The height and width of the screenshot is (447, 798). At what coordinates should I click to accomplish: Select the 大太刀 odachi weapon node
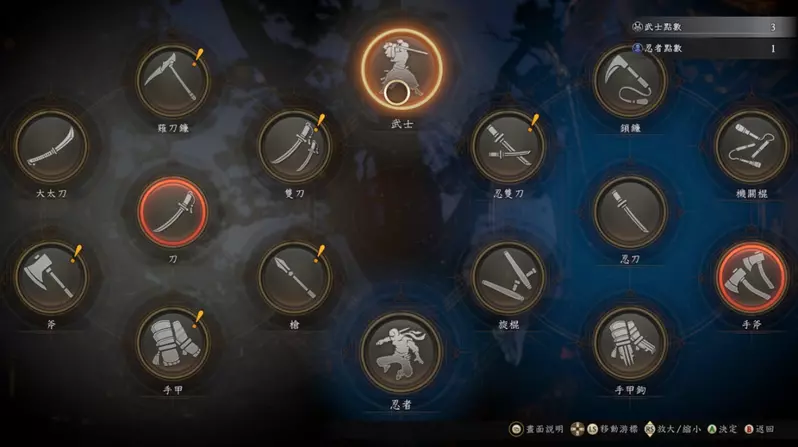51,146
